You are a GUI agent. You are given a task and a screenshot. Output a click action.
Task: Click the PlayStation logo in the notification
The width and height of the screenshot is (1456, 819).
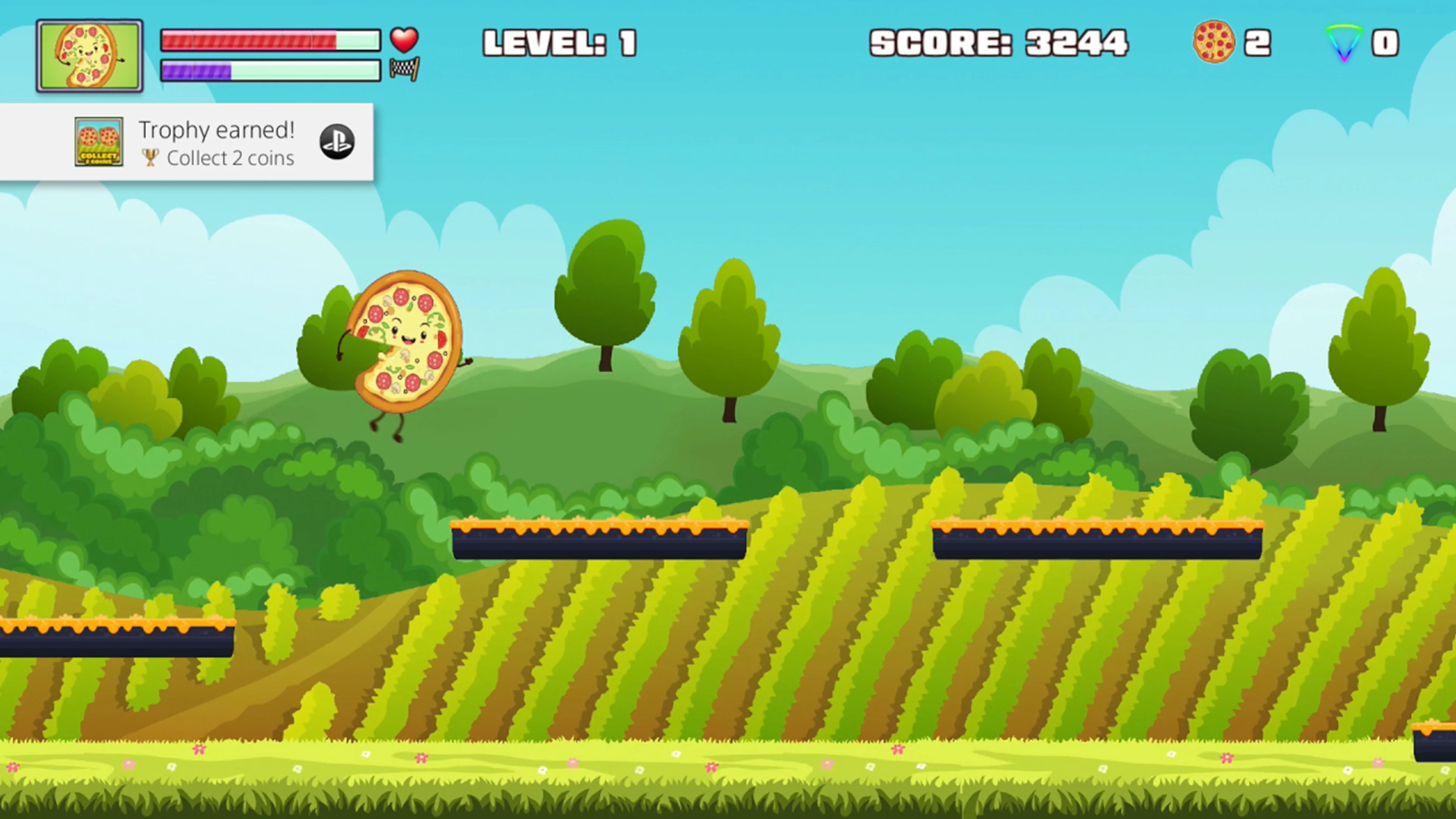tap(337, 142)
